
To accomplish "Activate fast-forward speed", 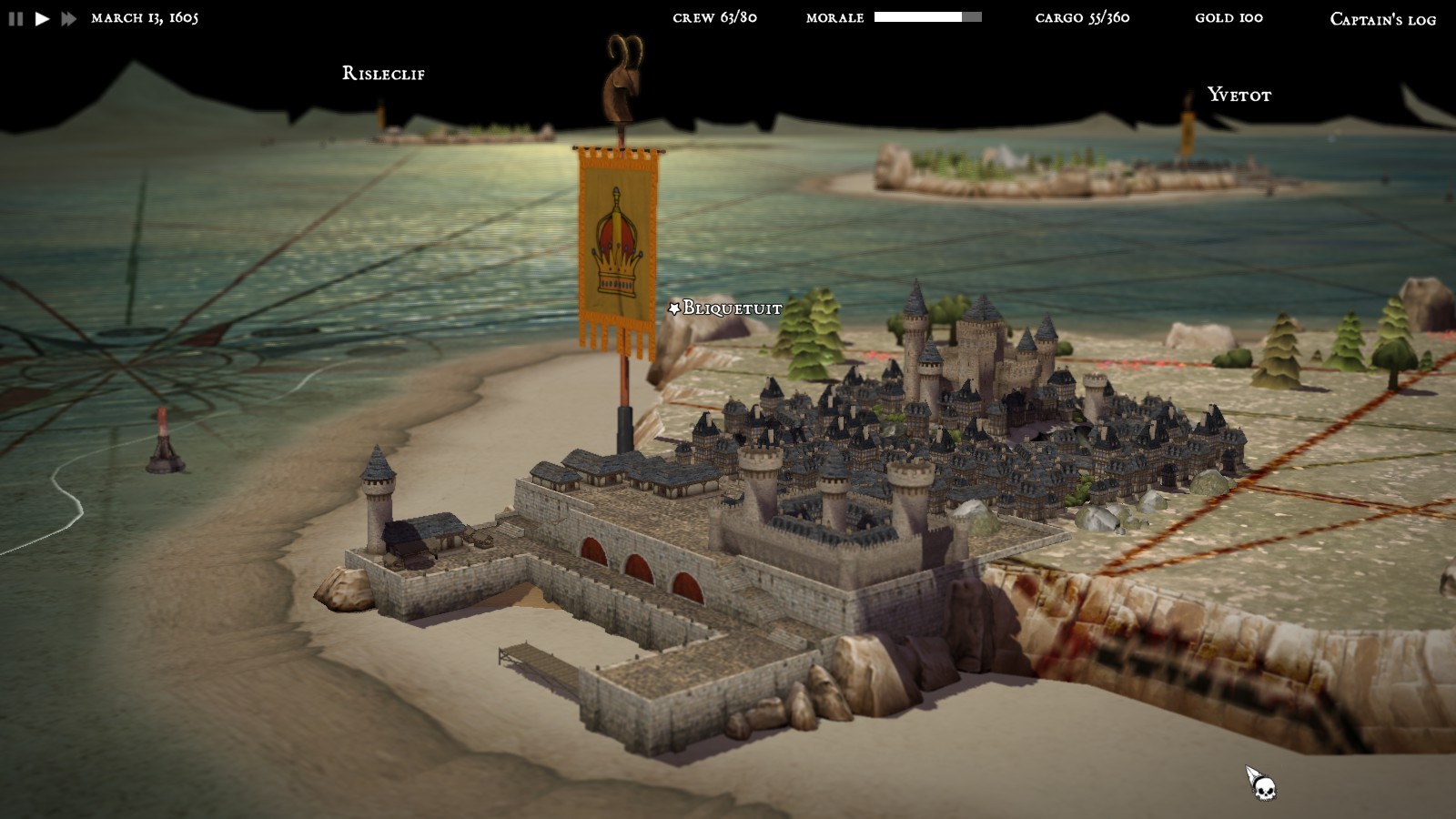I will click(69, 18).
